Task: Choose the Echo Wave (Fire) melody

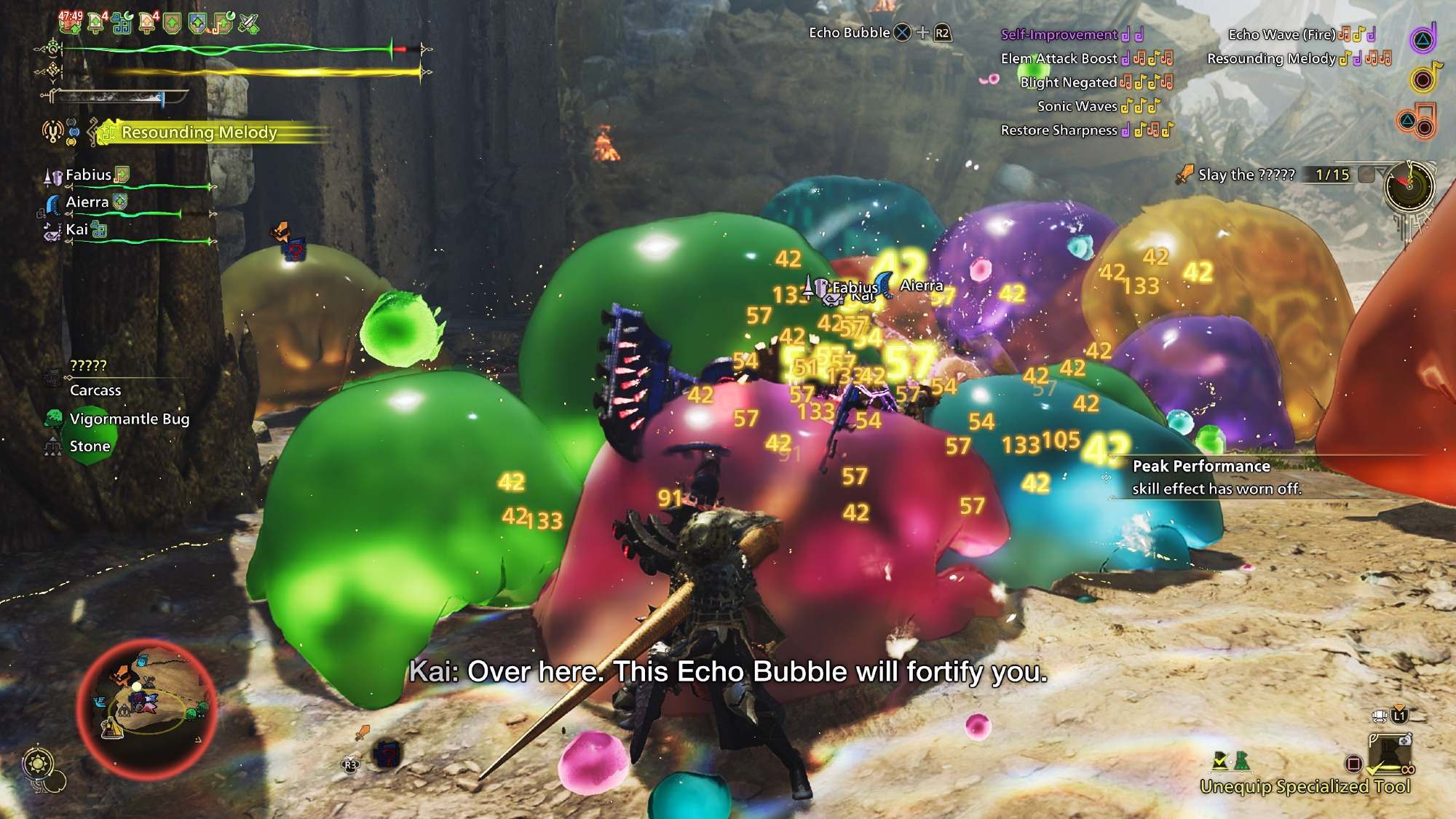Action: tap(1281, 34)
